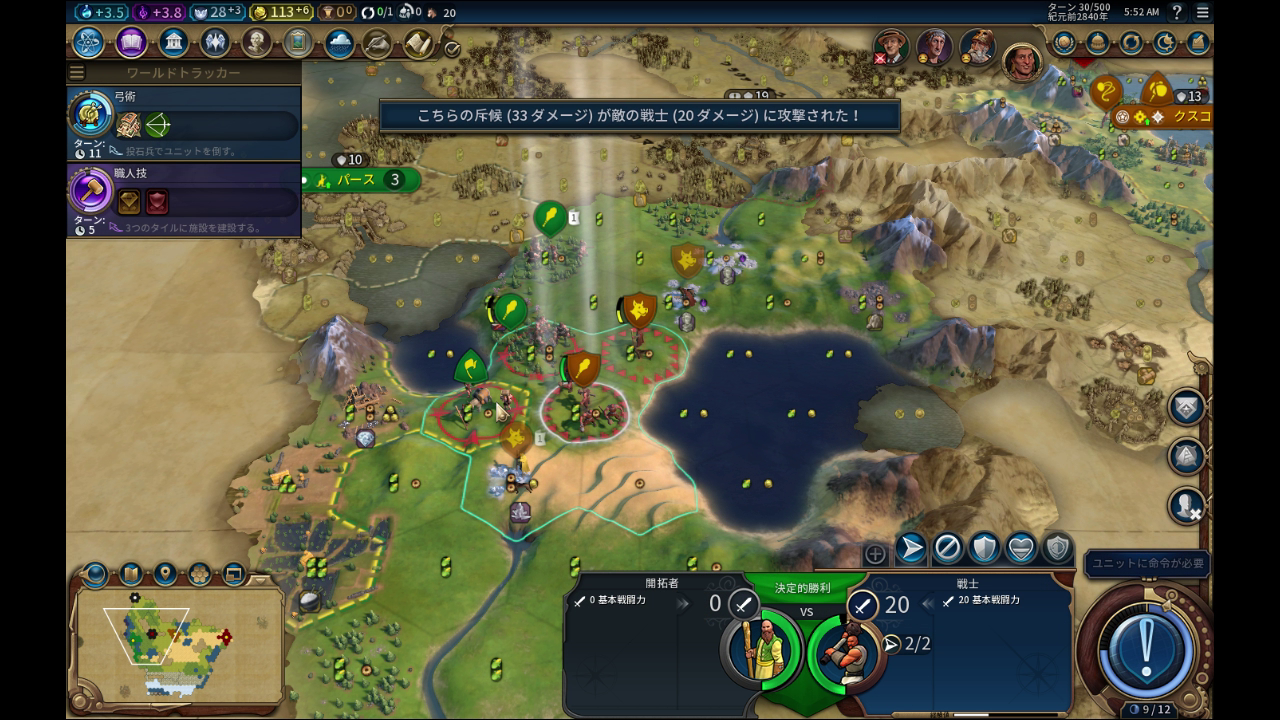
Task: Open the map pin button above minimap
Action: pos(165,574)
